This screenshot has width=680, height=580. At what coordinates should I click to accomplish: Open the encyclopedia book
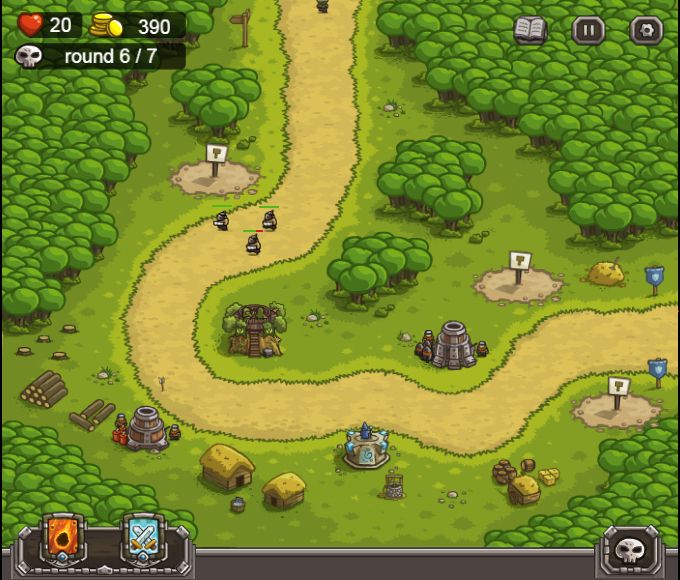pos(530,30)
